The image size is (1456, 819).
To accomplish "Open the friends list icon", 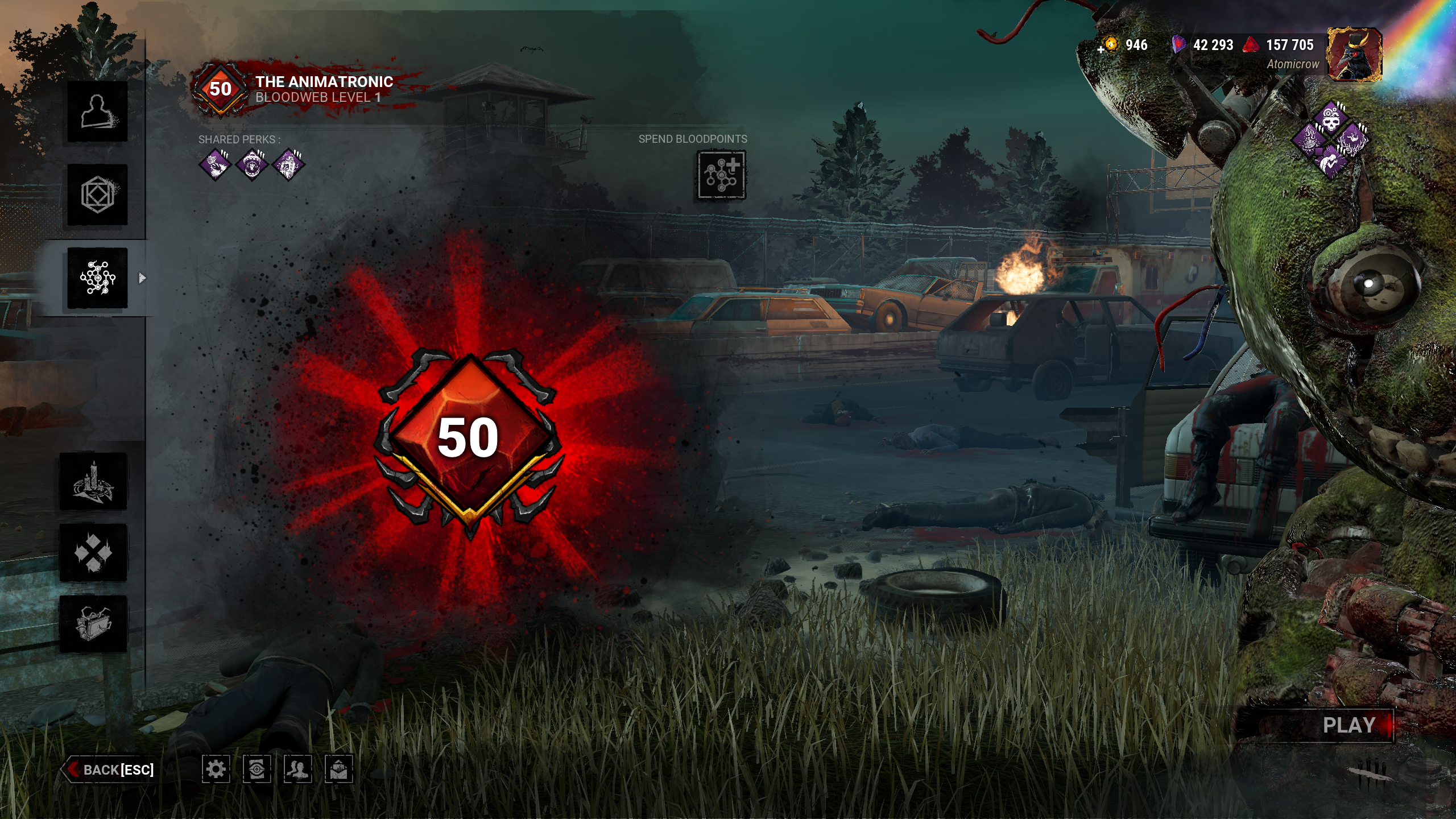I will [297, 770].
